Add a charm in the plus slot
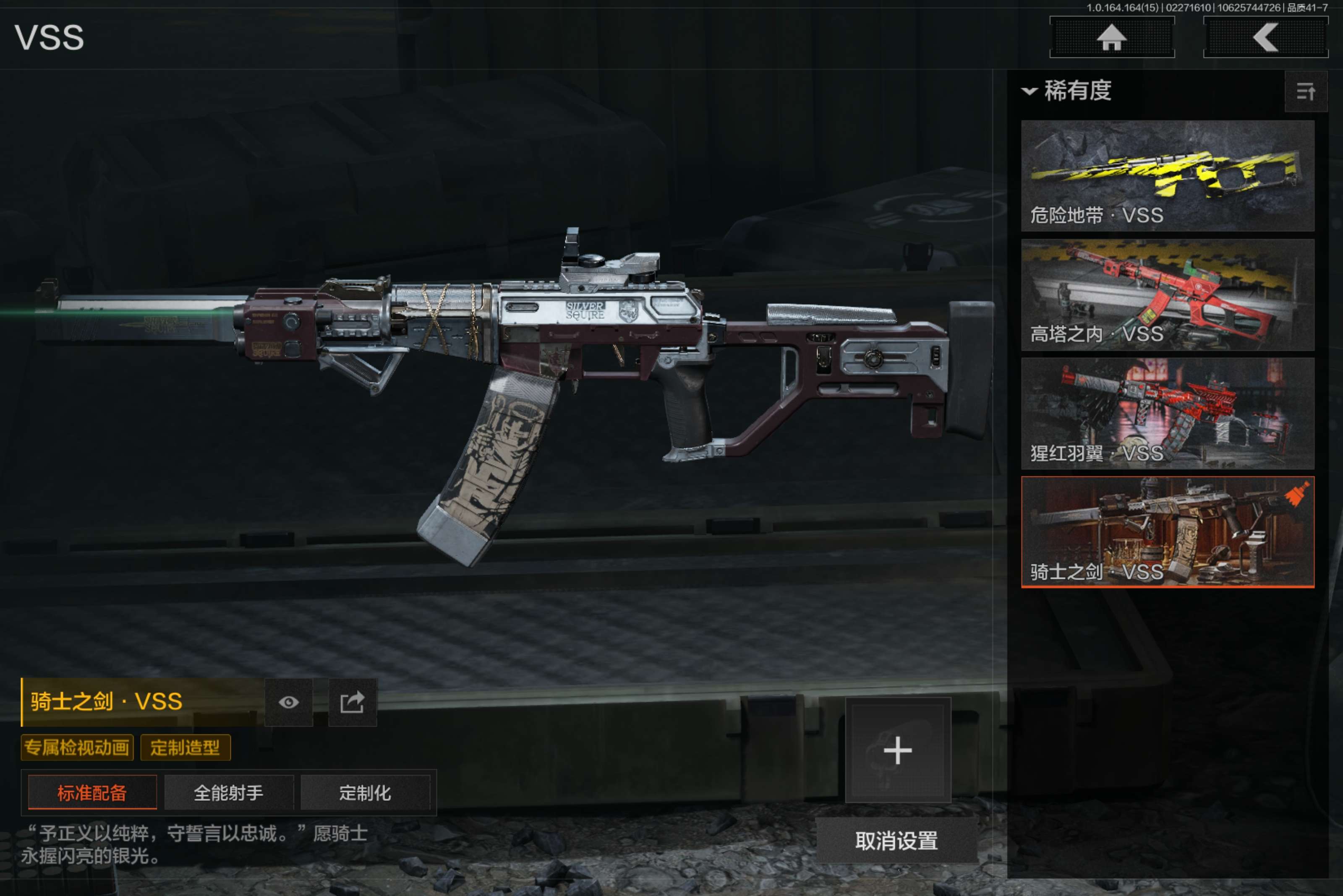 coord(897,750)
